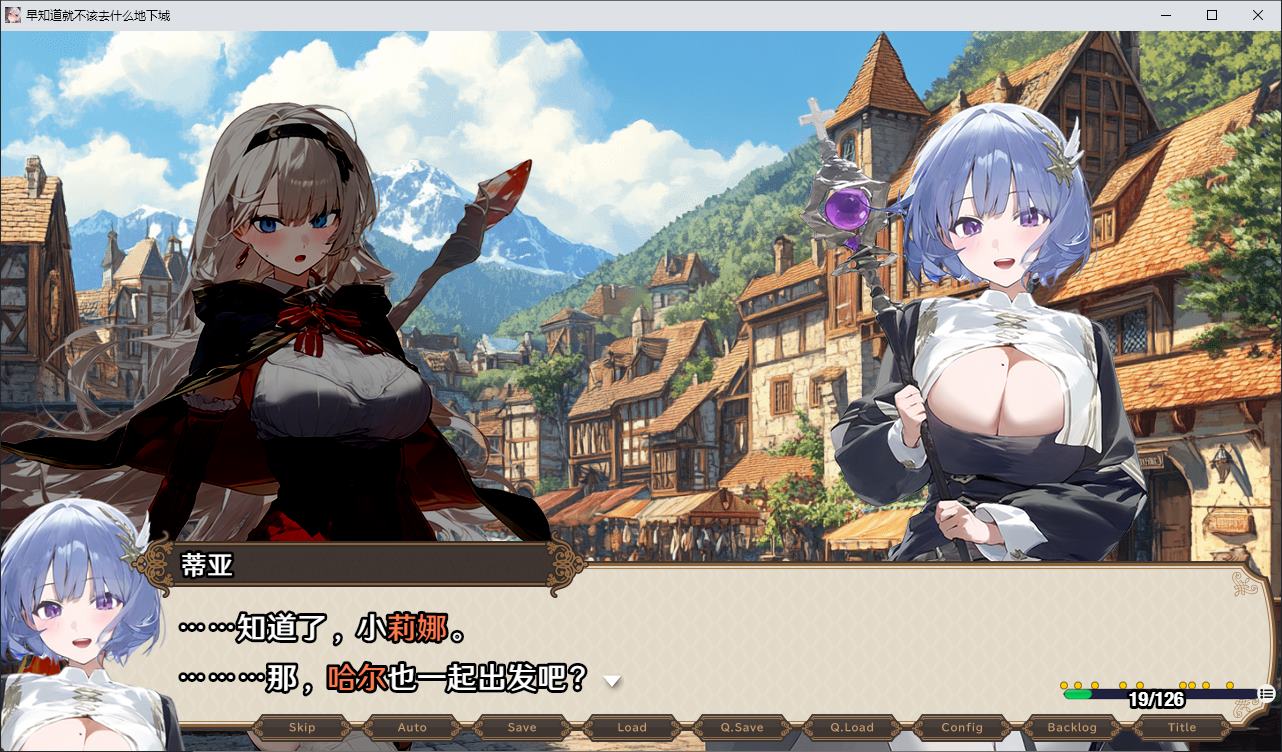This screenshot has width=1282, height=752.
Task: Toggle Auto mode for automatic text
Action: [x=411, y=727]
